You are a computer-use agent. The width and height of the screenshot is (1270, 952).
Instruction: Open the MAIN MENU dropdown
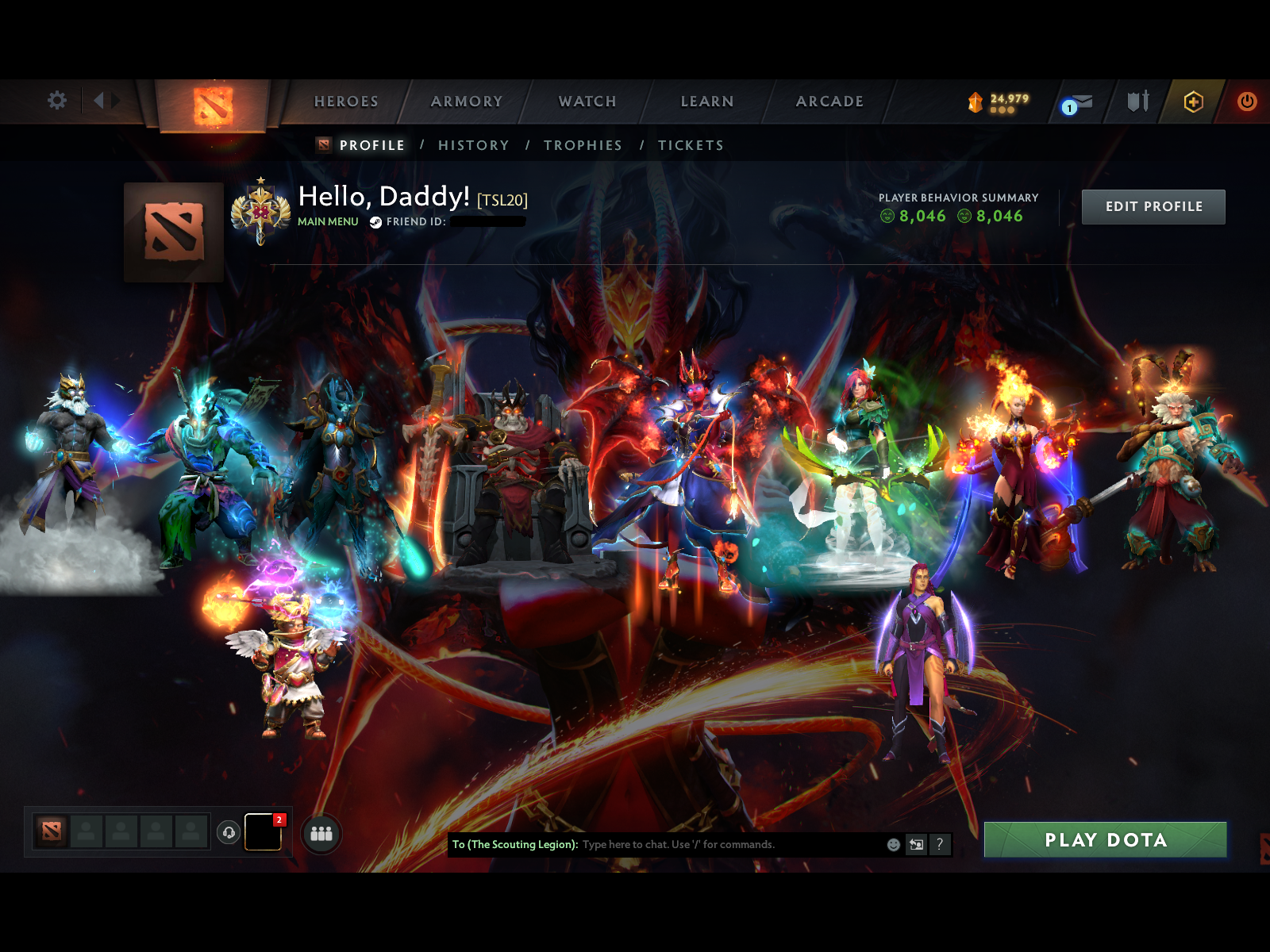pyautogui.click(x=328, y=223)
